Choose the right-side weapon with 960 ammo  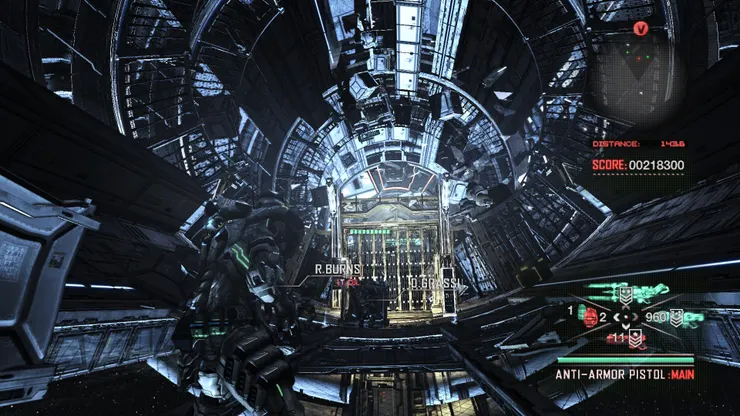pos(672,317)
